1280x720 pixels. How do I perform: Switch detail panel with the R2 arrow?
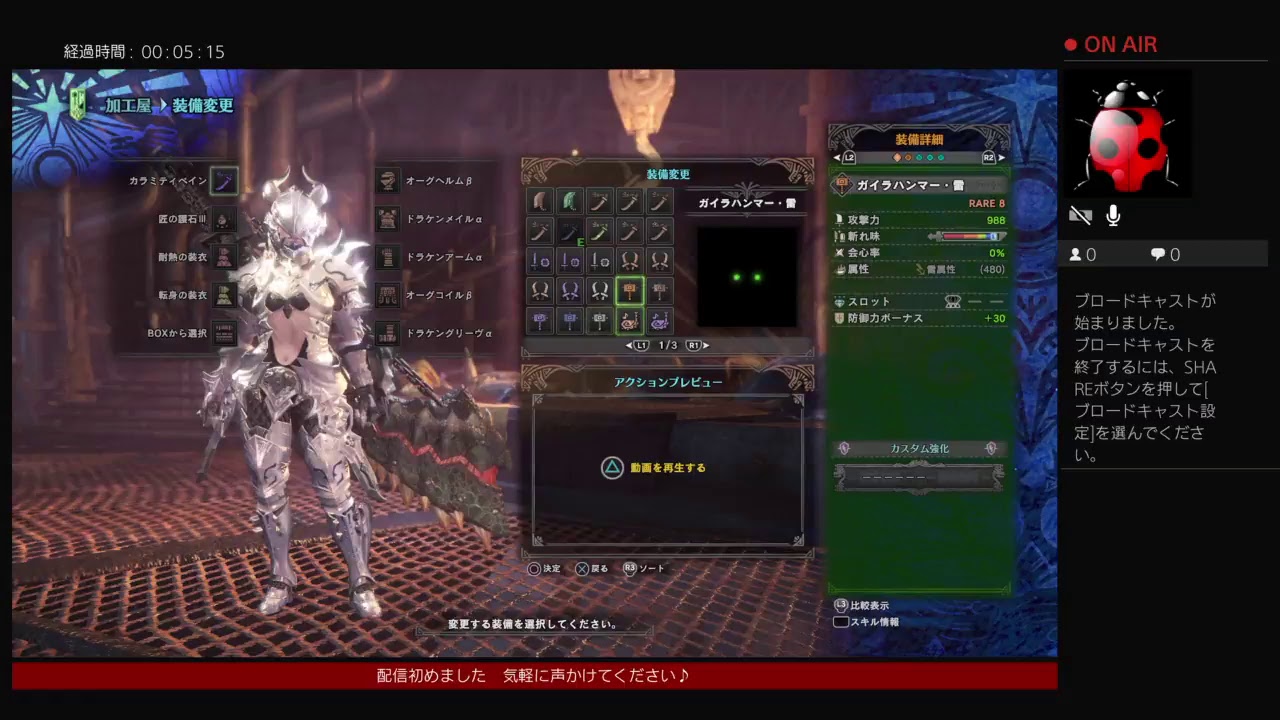(1000, 156)
